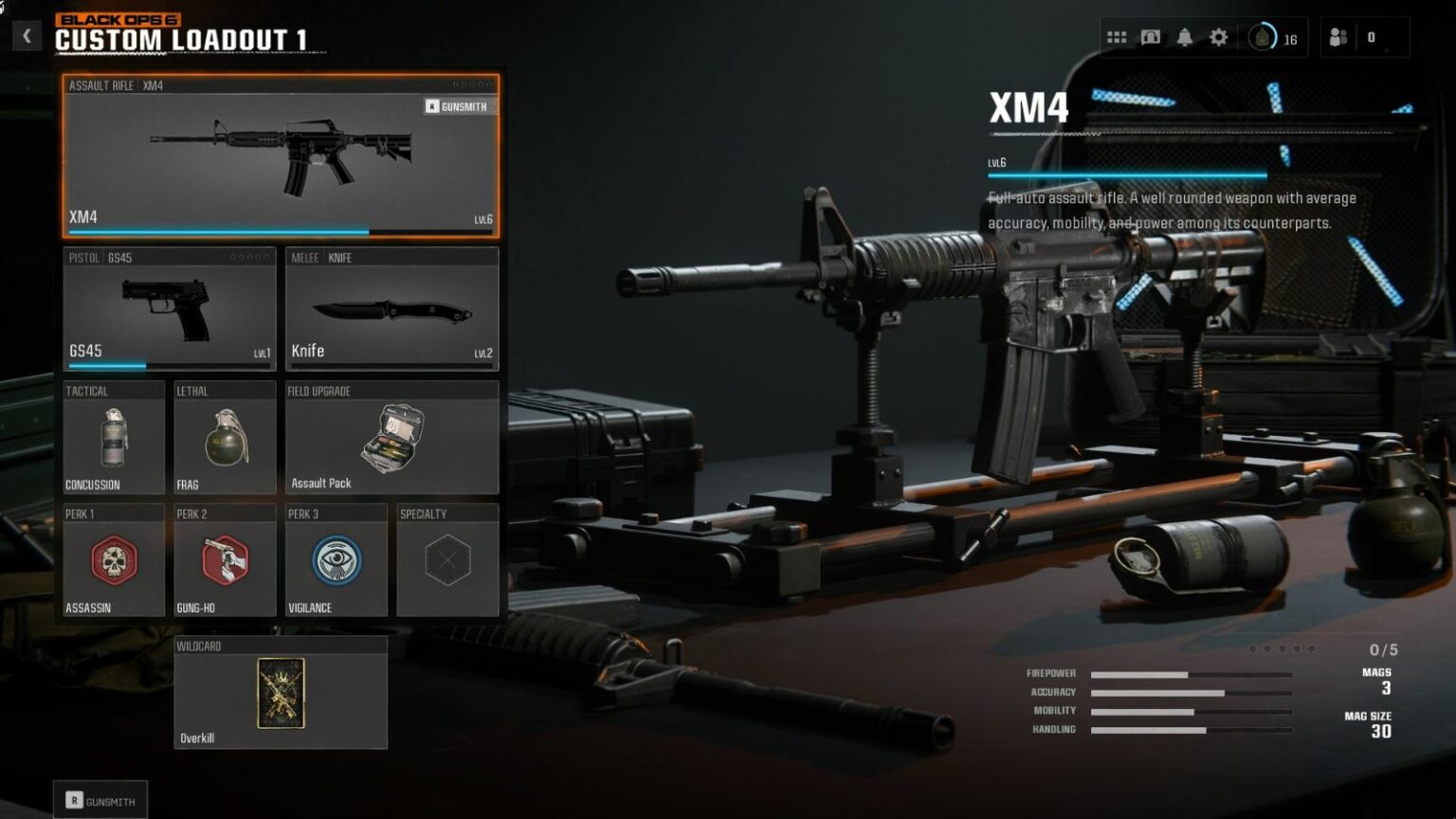Select the Concussion tactical grenade
Image resolution: width=1456 pixels, height=819 pixels.
click(x=113, y=438)
